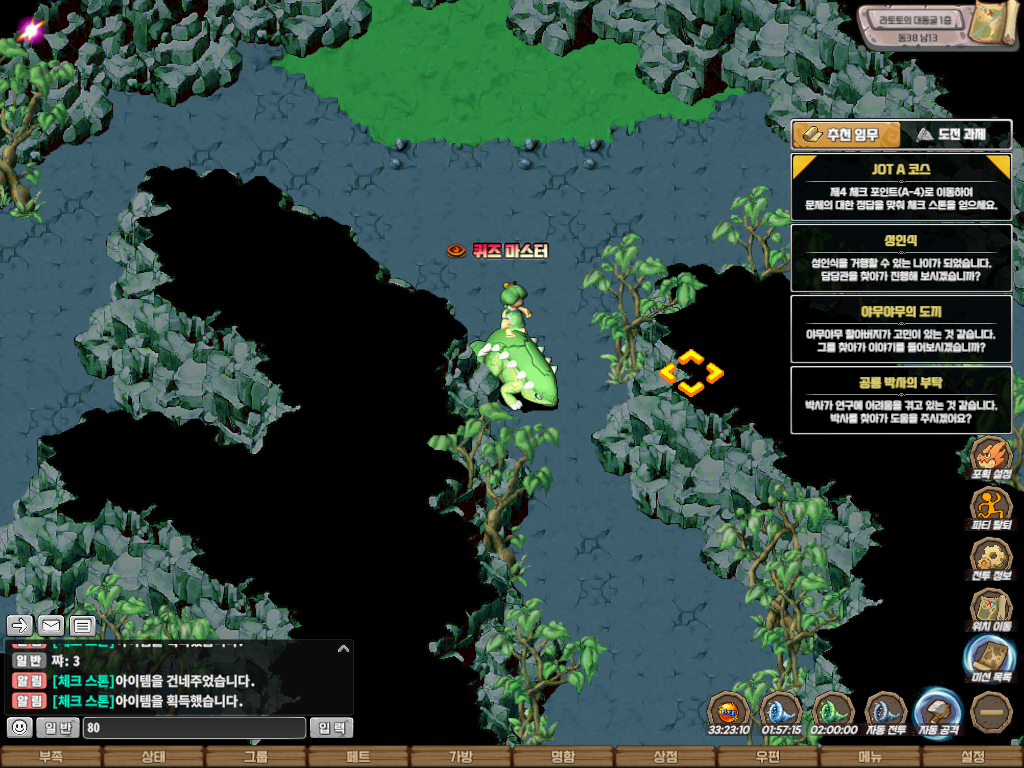Screen dimensions: 1024x768
Task: Open the 설정 (Settings) menu
Action: 972,757
